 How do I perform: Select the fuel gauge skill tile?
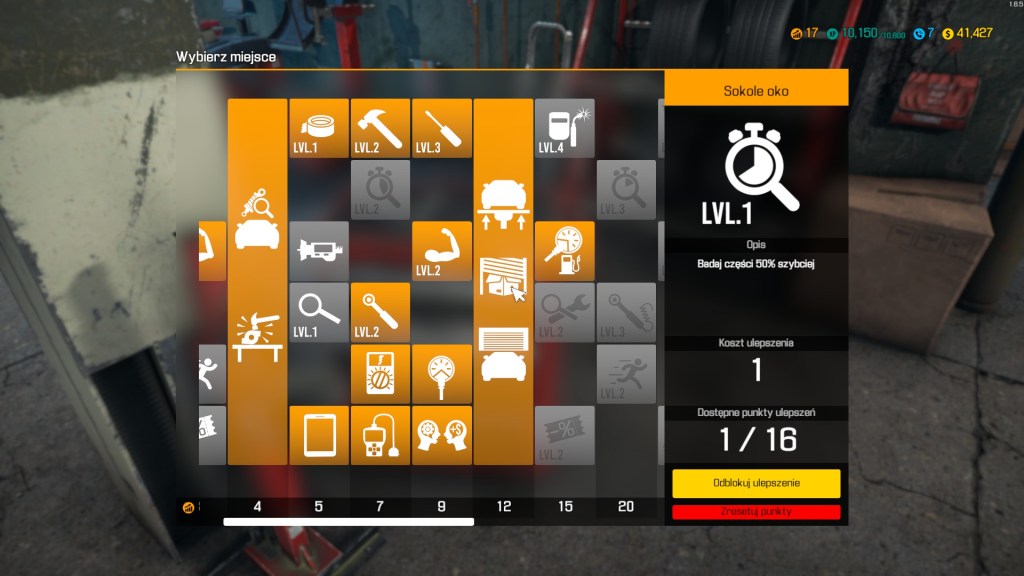(564, 251)
